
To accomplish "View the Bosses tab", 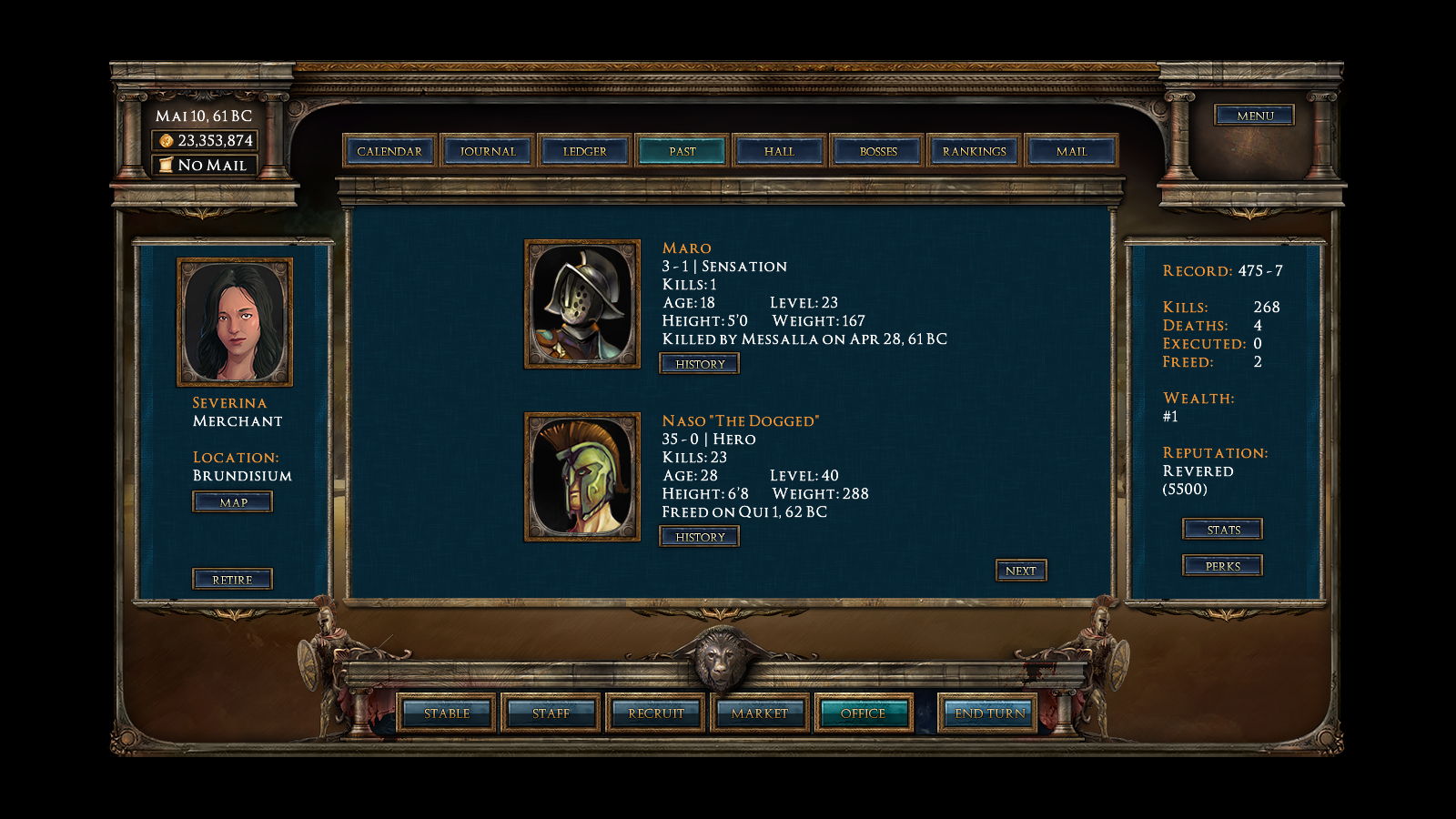I will point(878,151).
